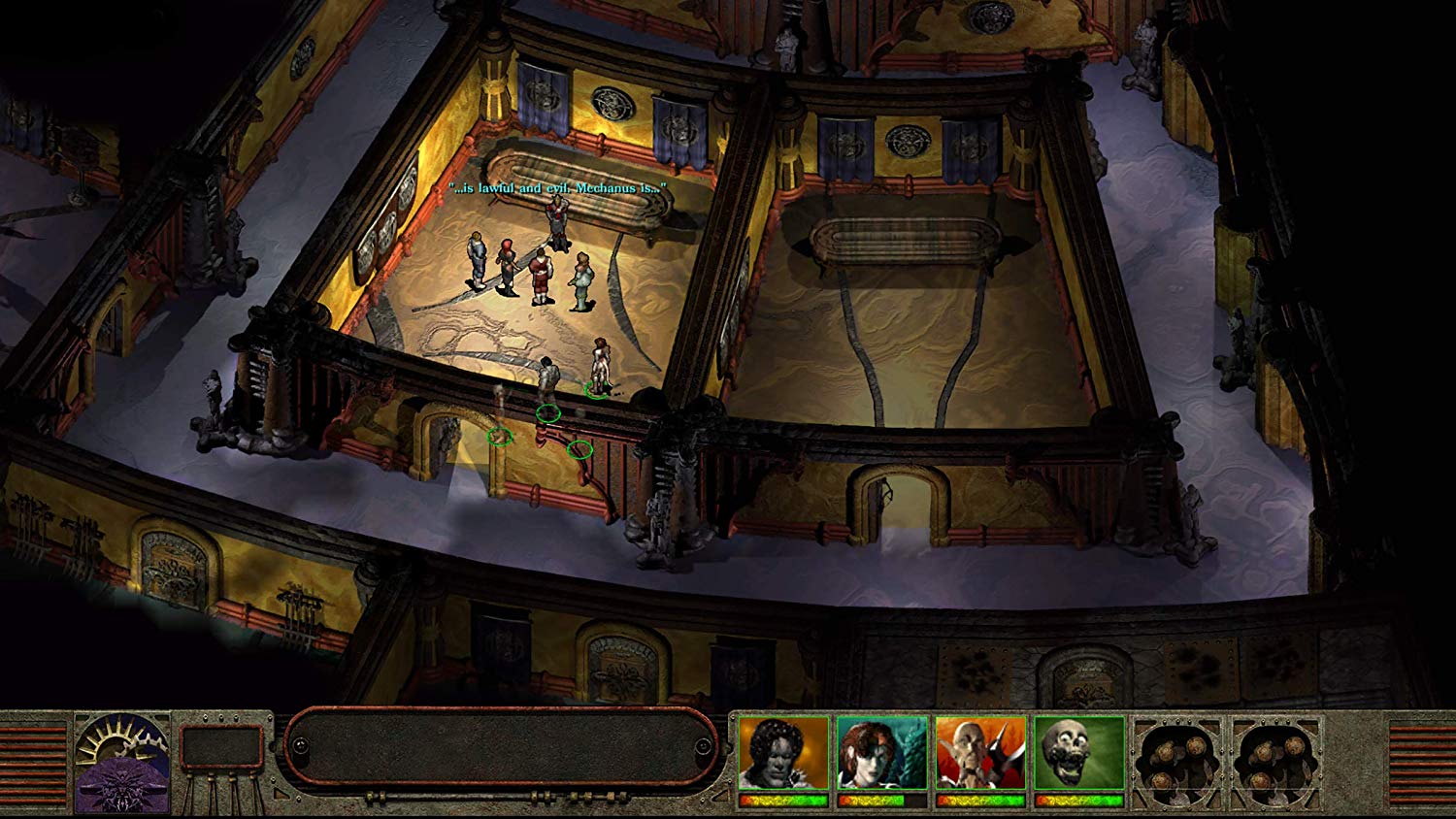The image size is (1456, 819).
Task: Pick Morte's floating skull portrait
Action: [1078, 754]
